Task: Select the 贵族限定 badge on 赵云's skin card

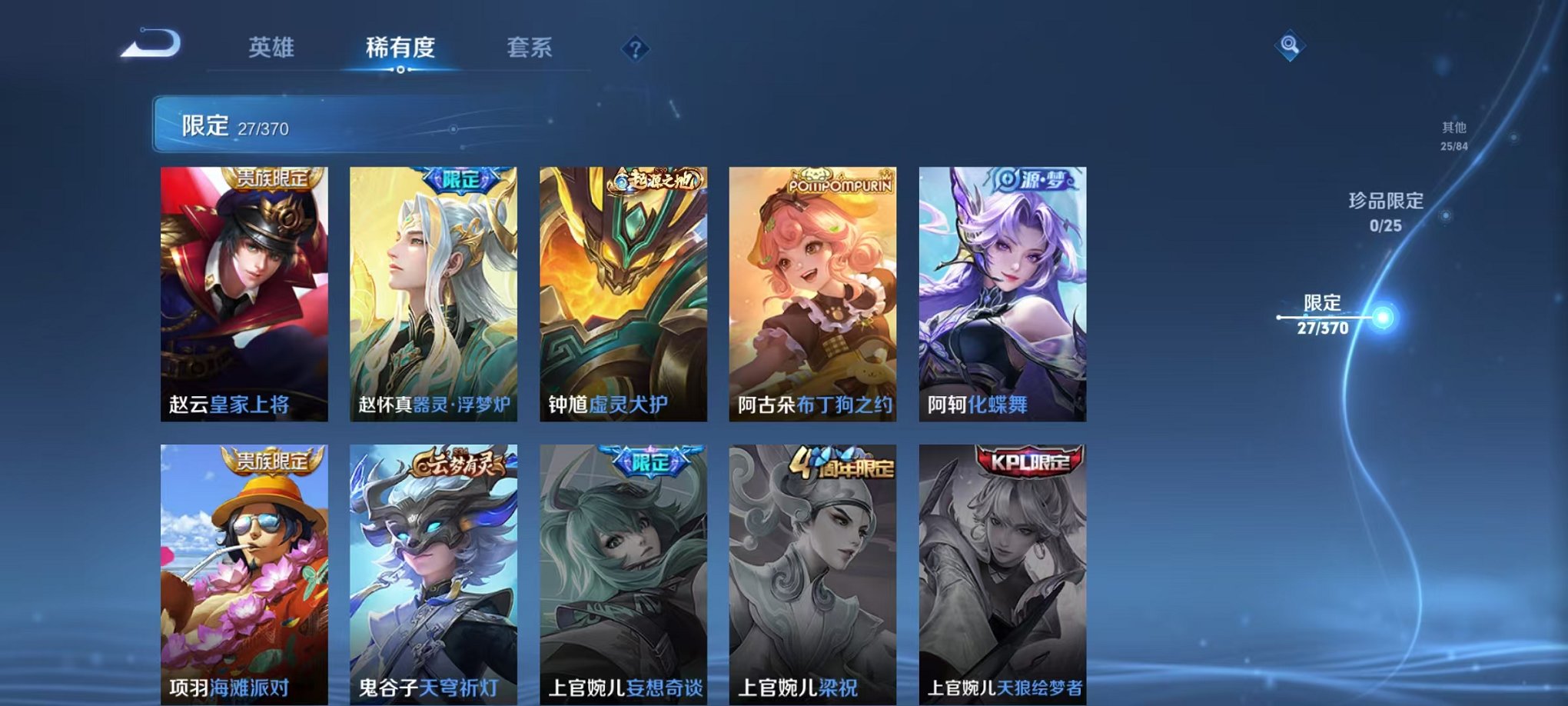Action: (x=272, y=179)
